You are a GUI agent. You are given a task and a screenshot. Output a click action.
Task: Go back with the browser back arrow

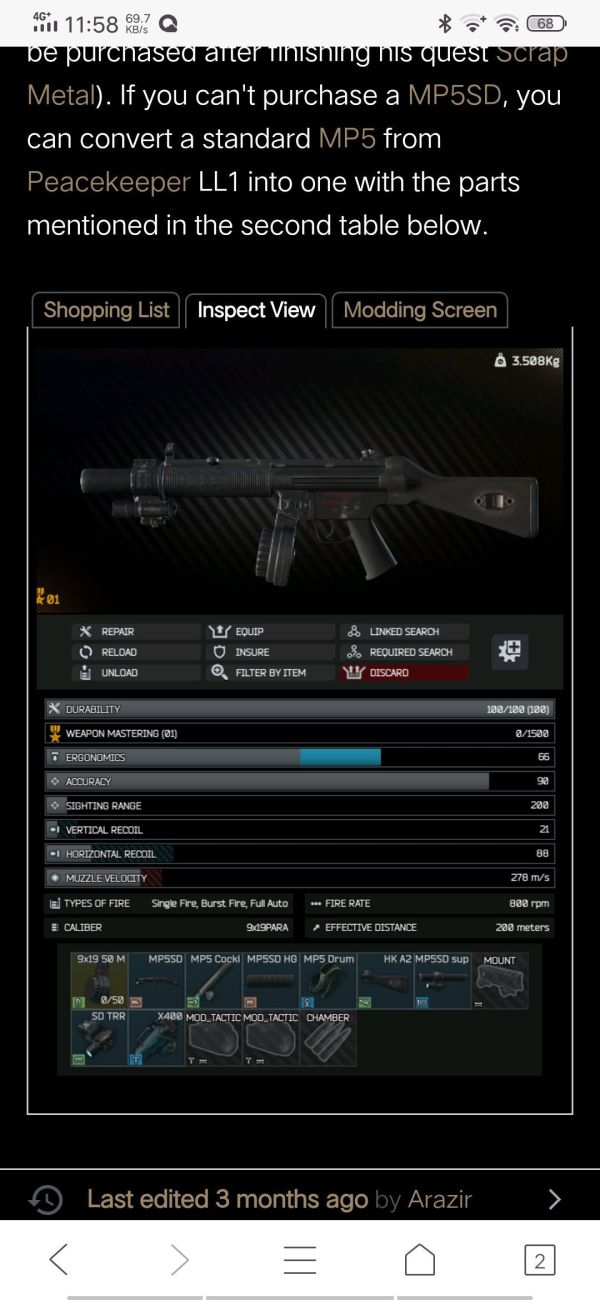point(60,1258)
